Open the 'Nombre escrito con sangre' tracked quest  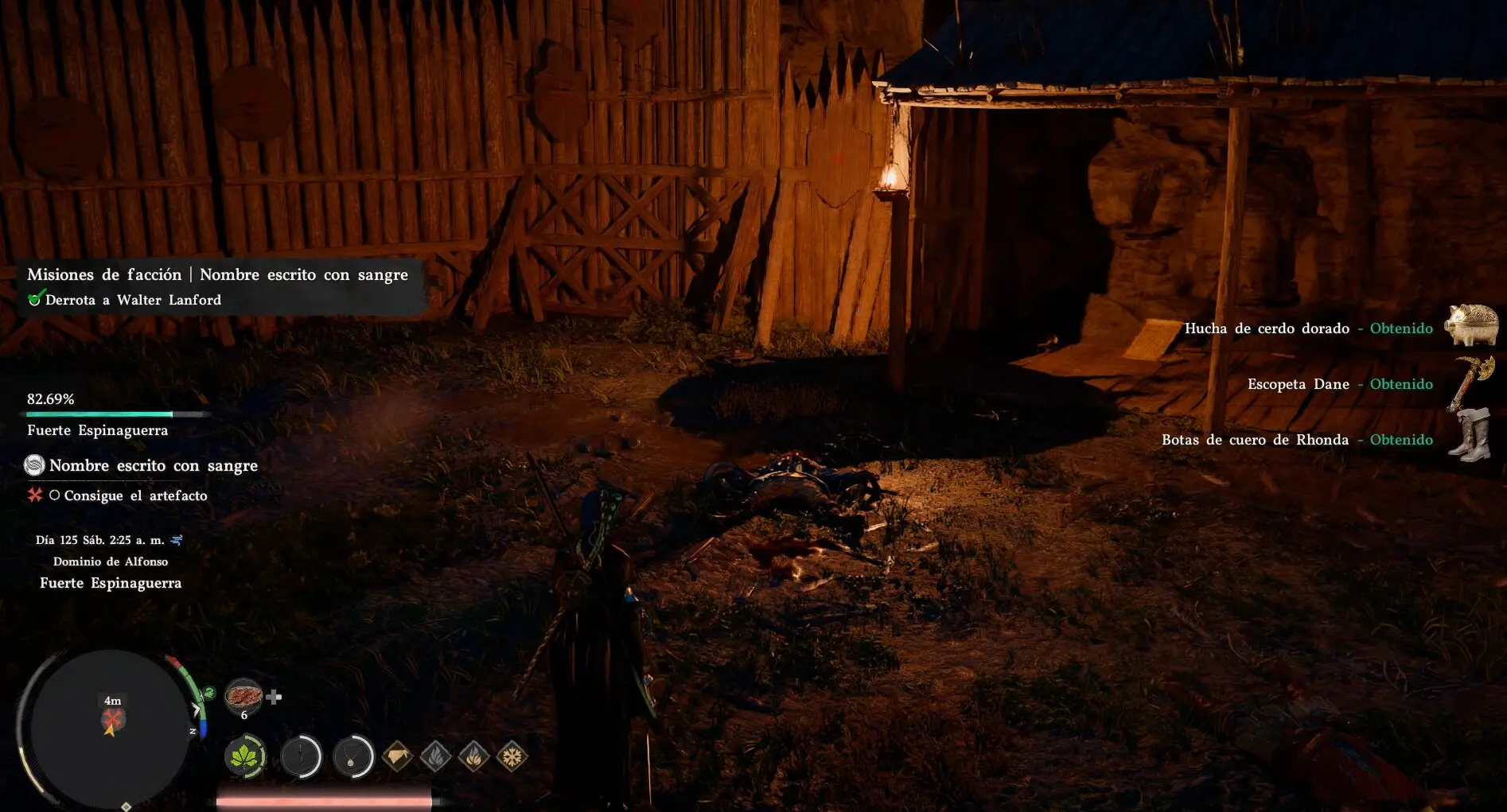[x=153, y=465]
